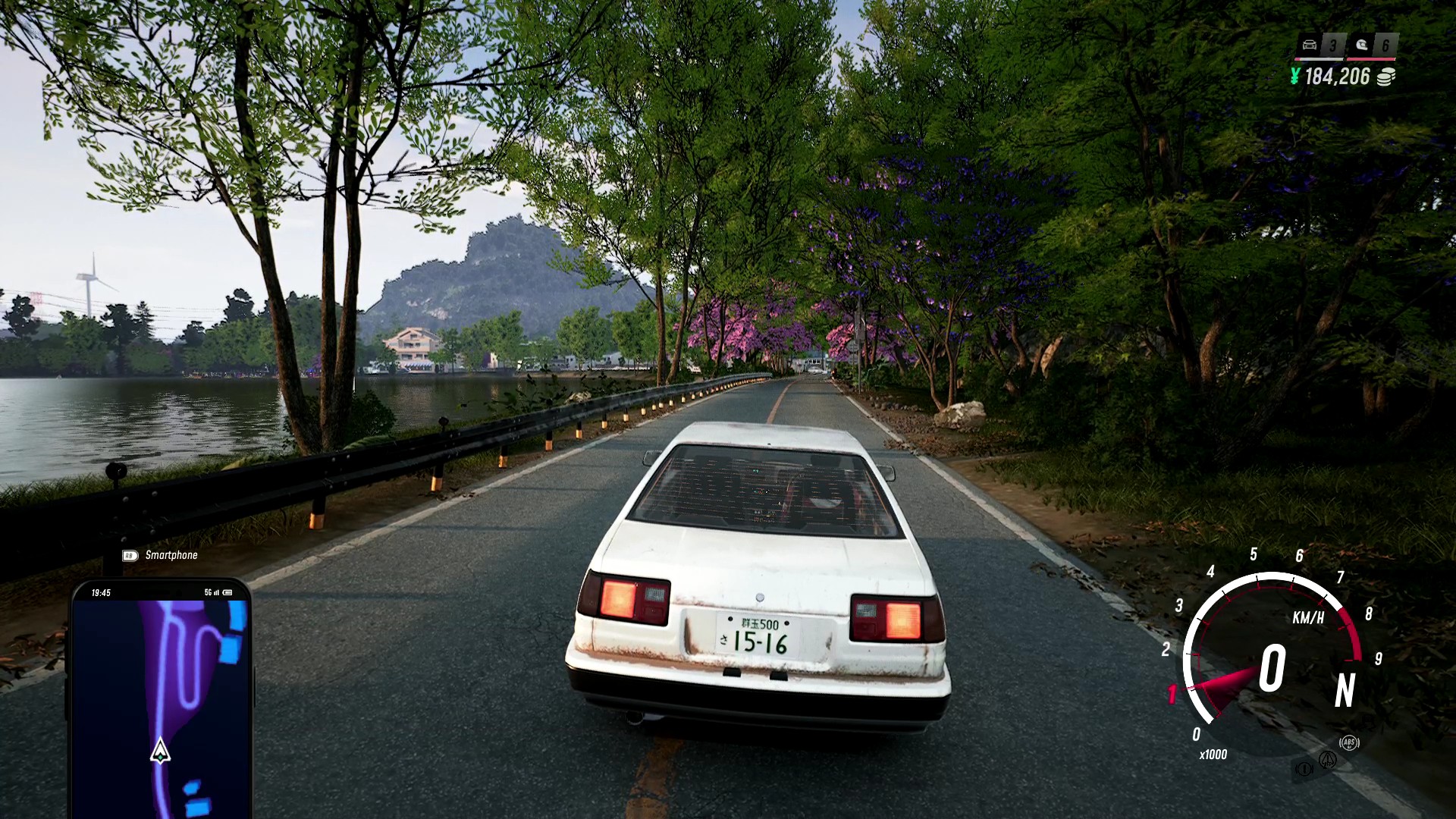Select the ABS indicator icon
Screen dimensions: 1456x819
1348,743
